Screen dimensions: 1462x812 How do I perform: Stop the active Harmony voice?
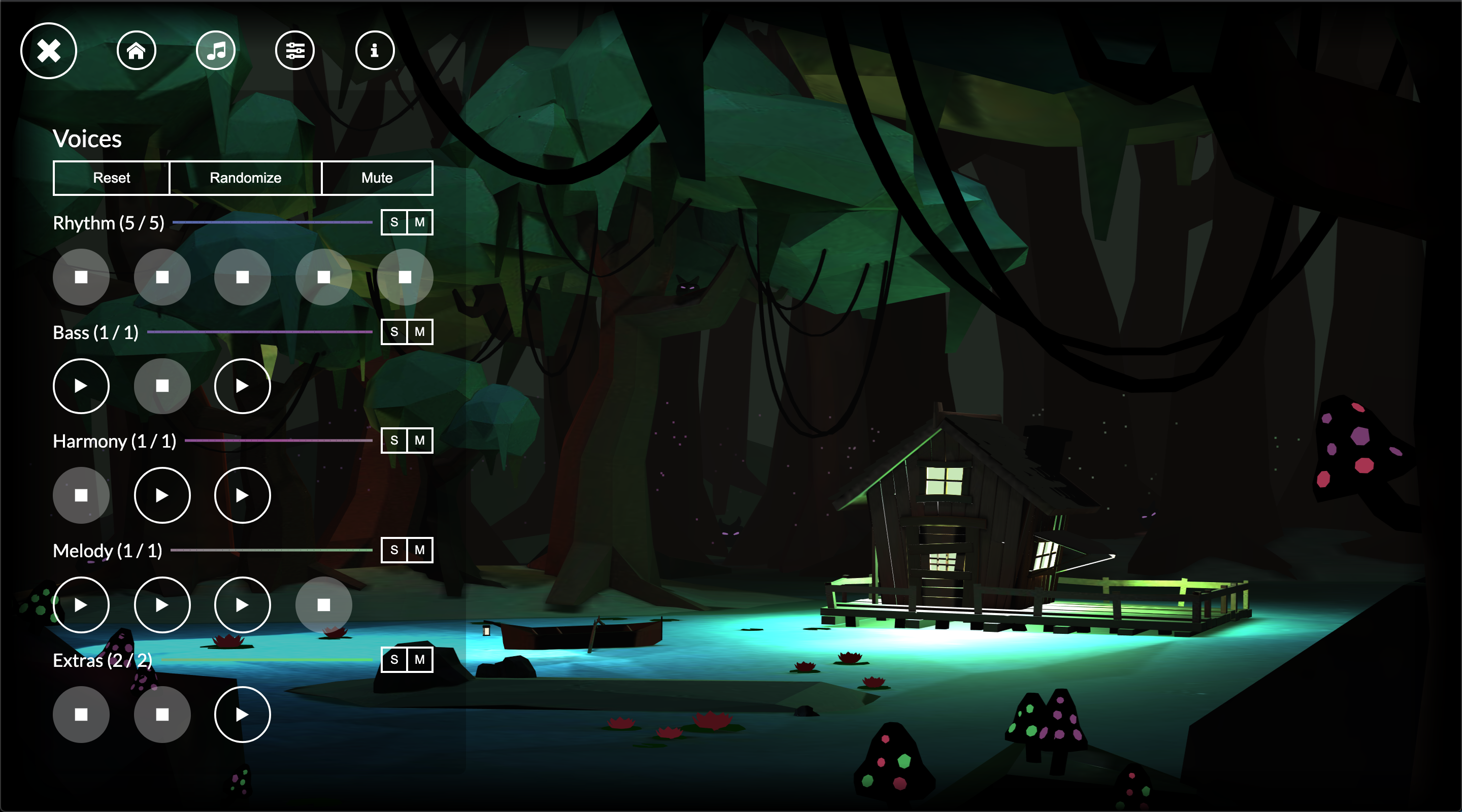[x=81, y=495]
